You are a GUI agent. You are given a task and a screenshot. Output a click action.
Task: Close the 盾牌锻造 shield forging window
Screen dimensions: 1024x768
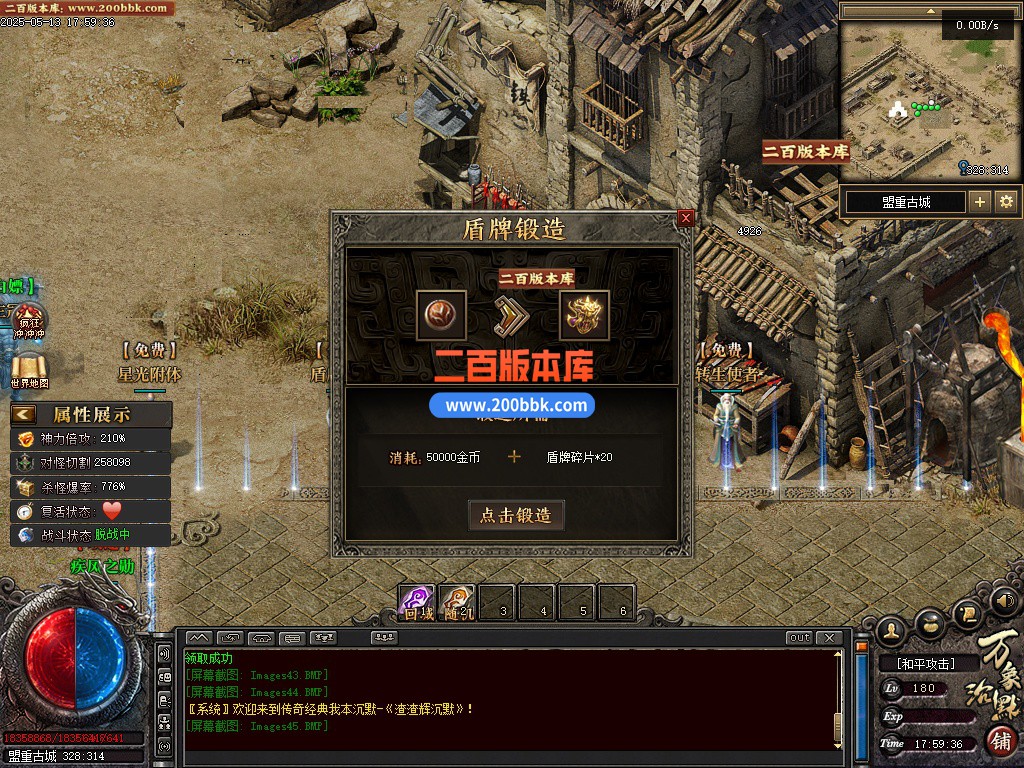point(685,218)
